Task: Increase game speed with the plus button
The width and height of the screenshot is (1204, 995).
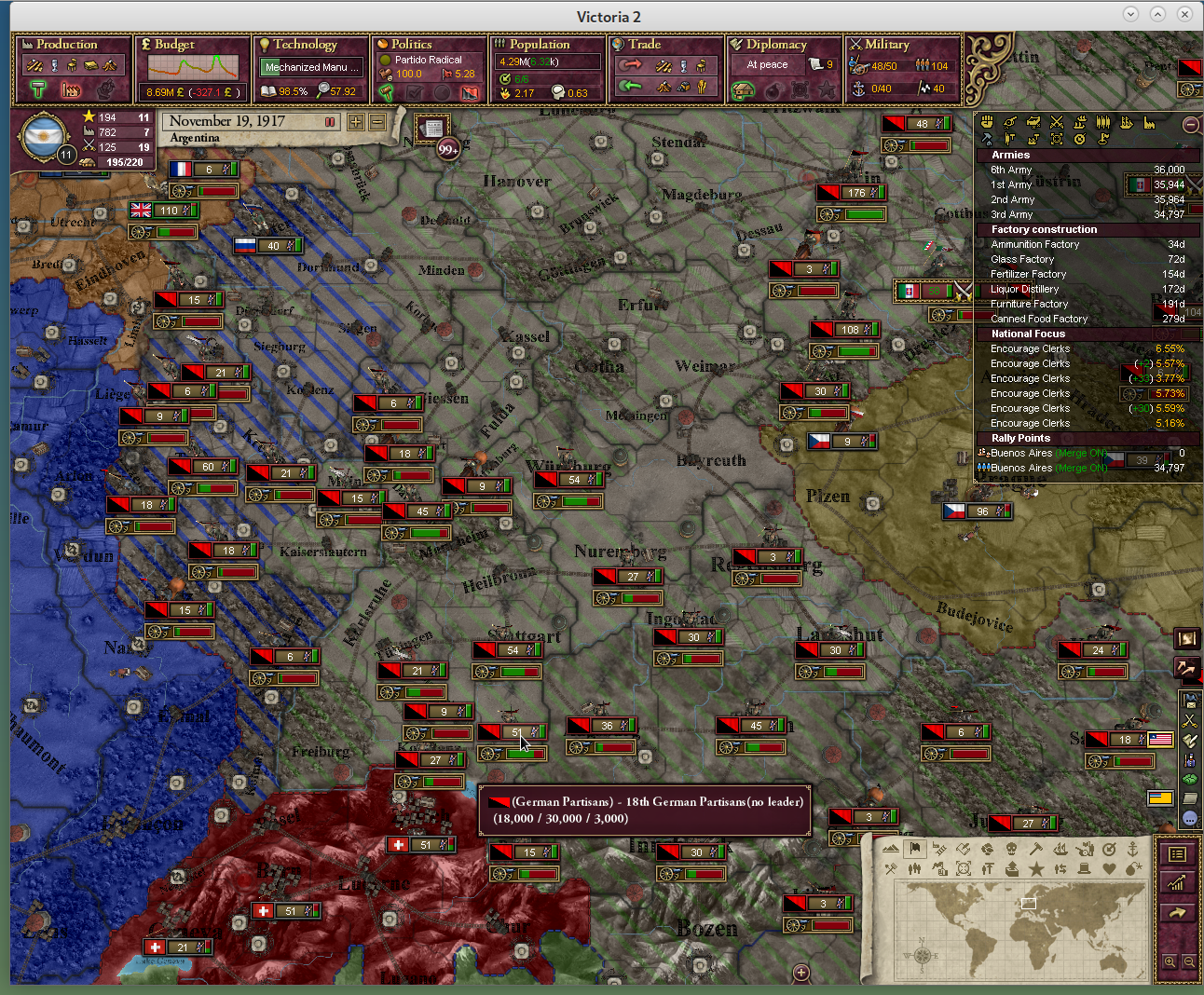Action: (356, 122)
